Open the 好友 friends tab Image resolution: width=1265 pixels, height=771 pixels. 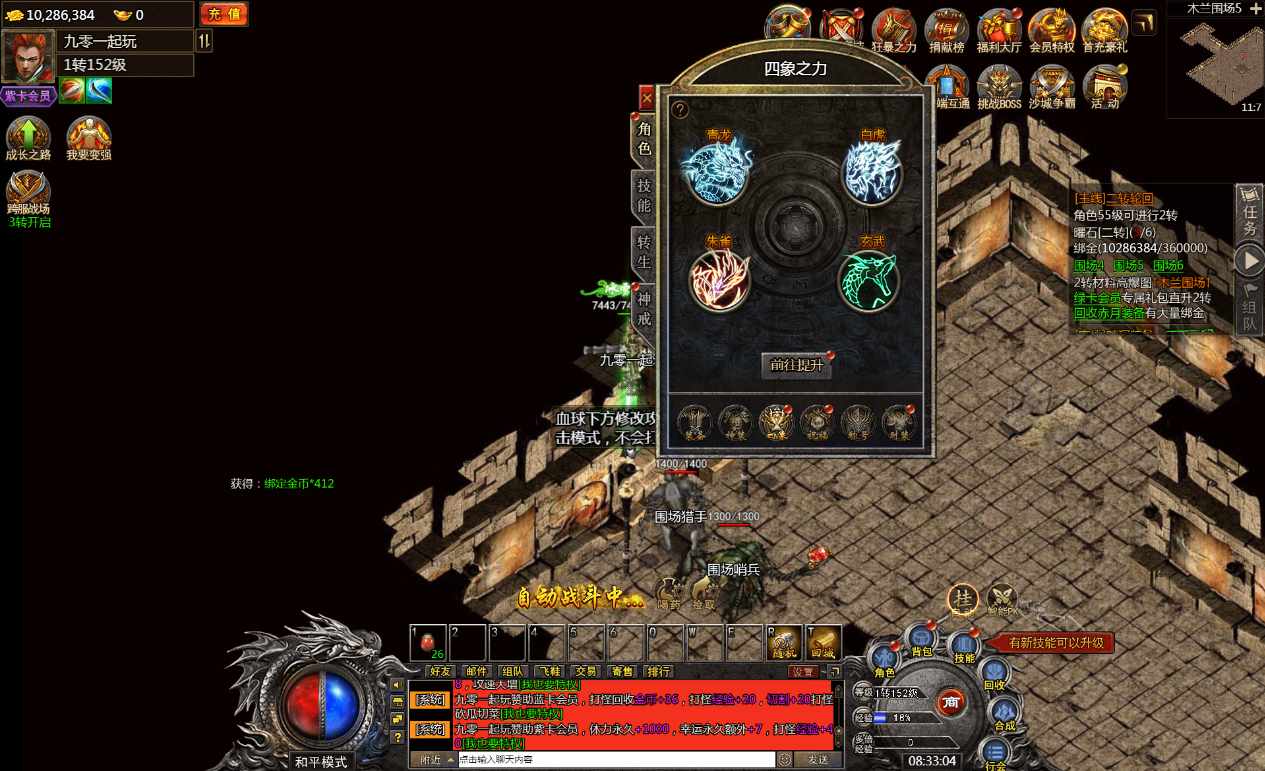pos(440,671)
